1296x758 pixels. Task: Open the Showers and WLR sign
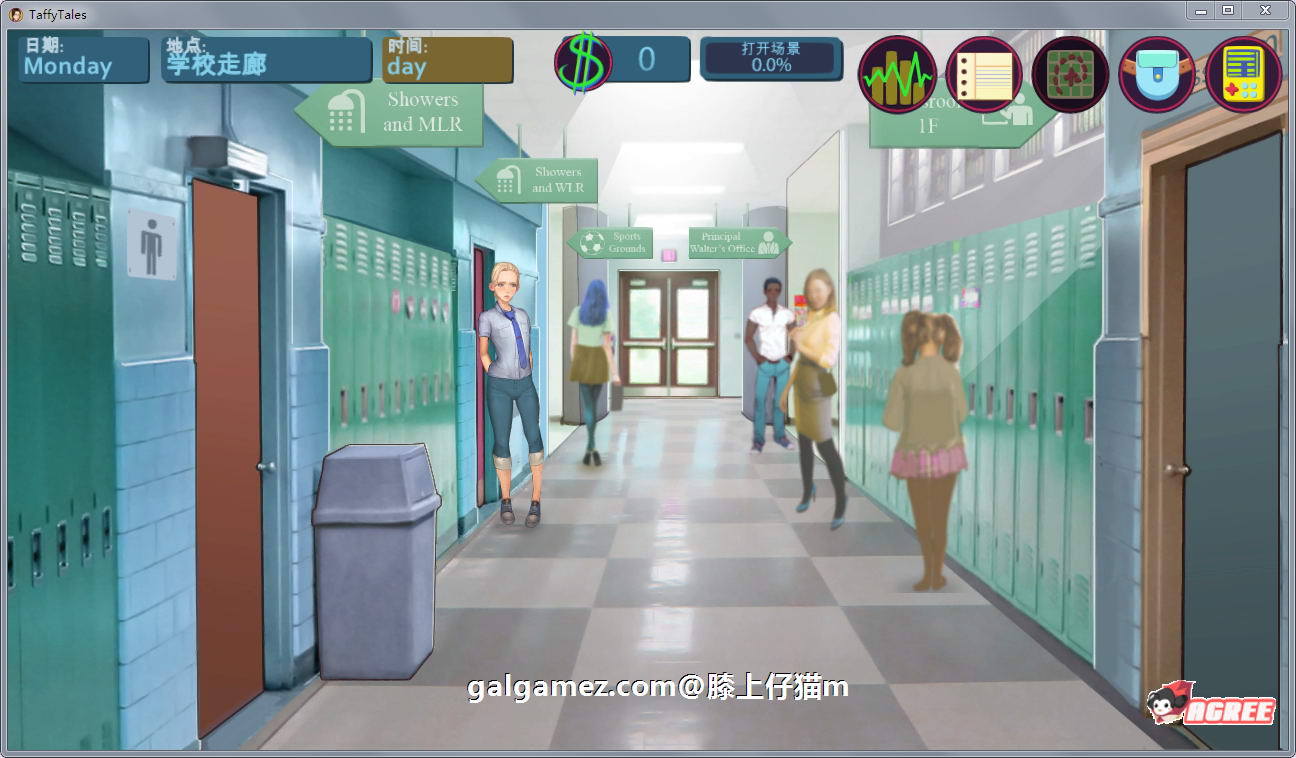pos(543,181)
